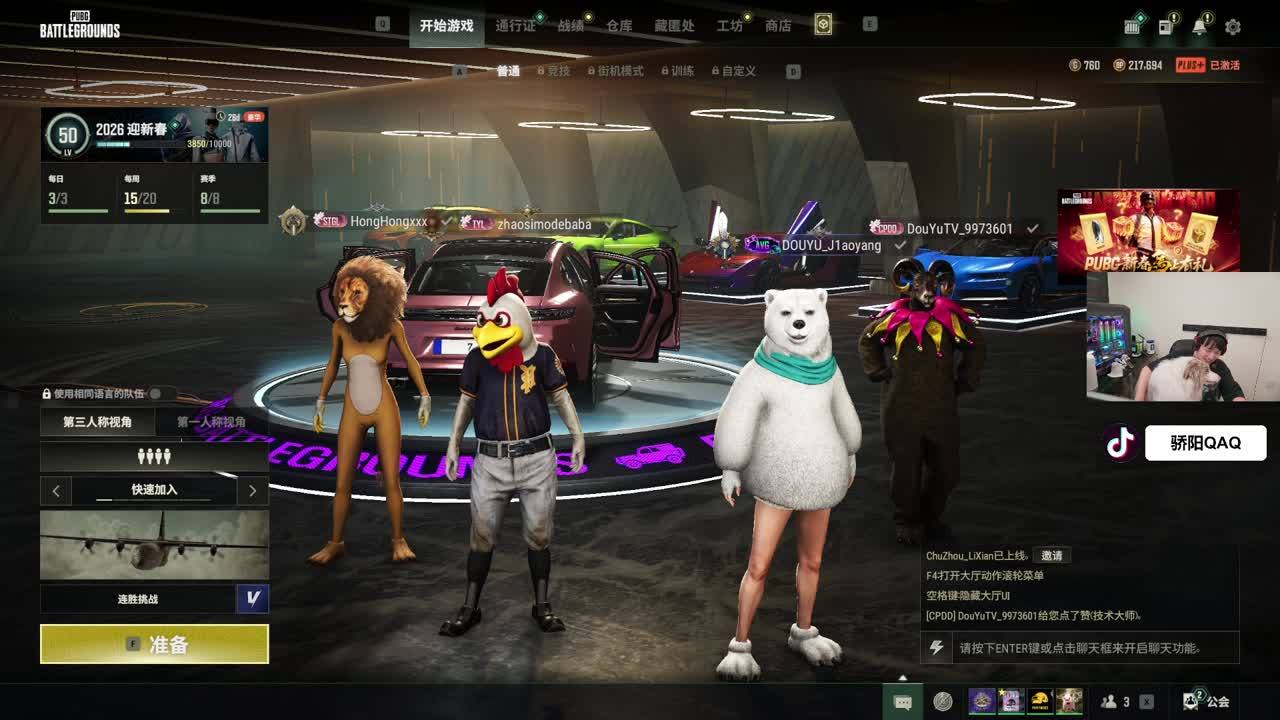Invite ChuZhou_LiXian with 邀请 button
This screenshot has height=720, width=1280.
coord(1051,555)
